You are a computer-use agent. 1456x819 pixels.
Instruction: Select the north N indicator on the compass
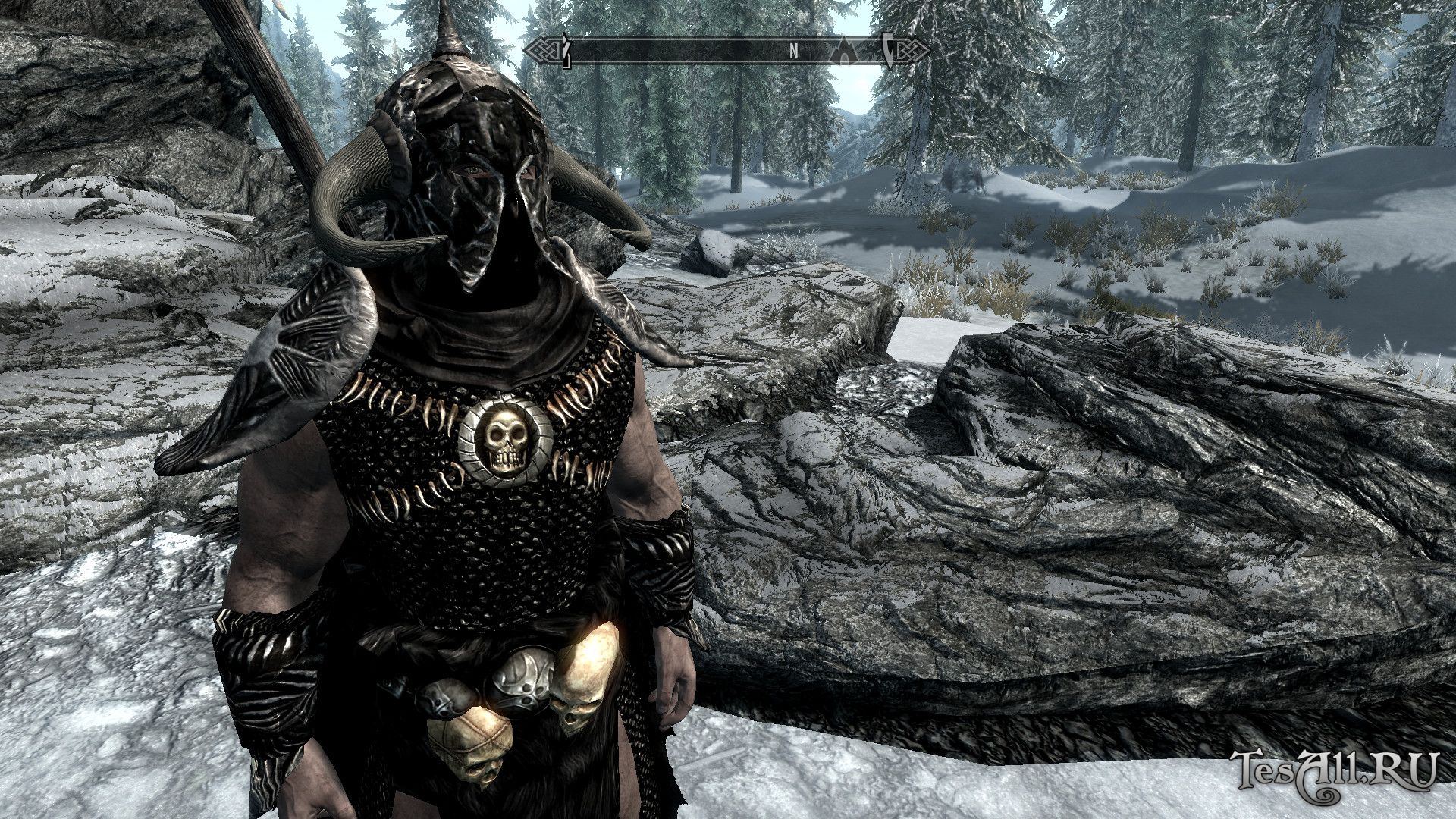pyautogui.click(x=794, y=52)
